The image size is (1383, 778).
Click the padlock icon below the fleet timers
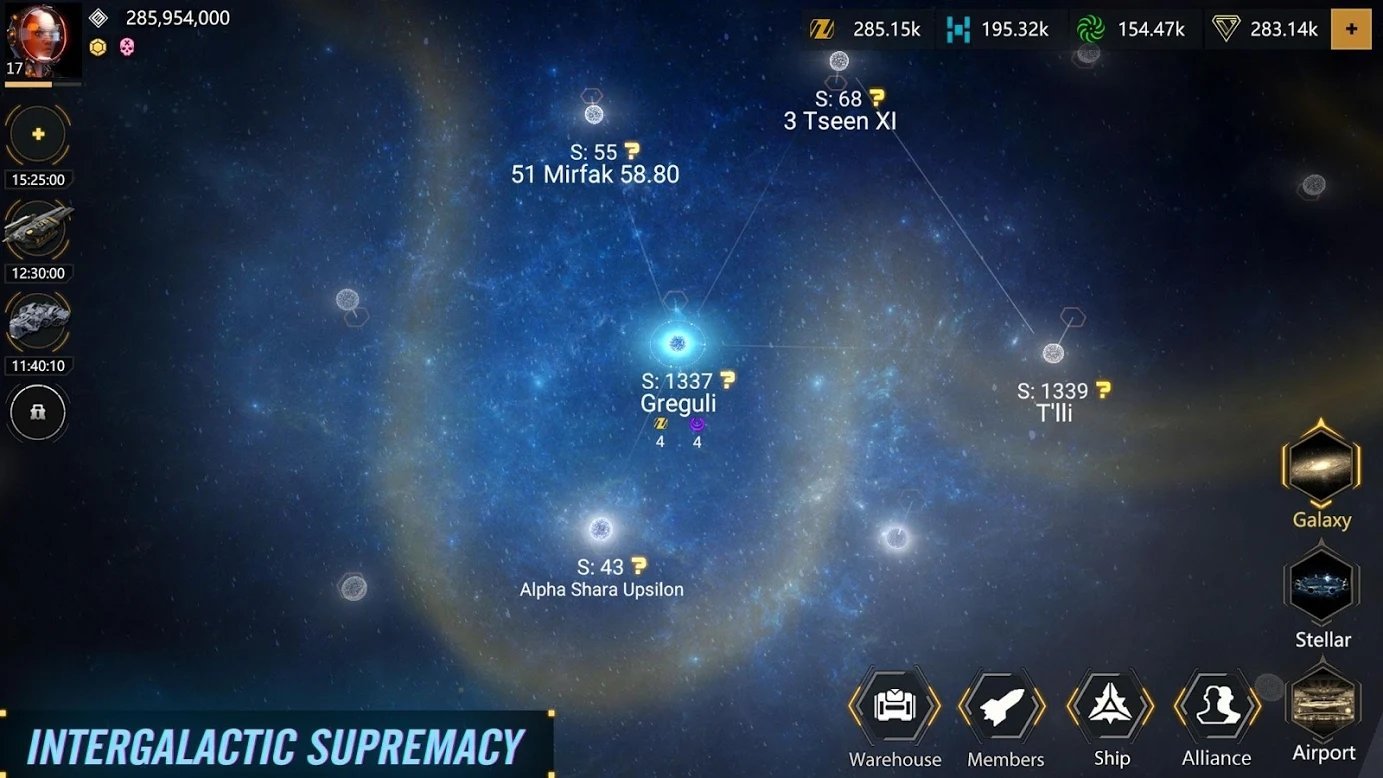click(x=37, y=412)
